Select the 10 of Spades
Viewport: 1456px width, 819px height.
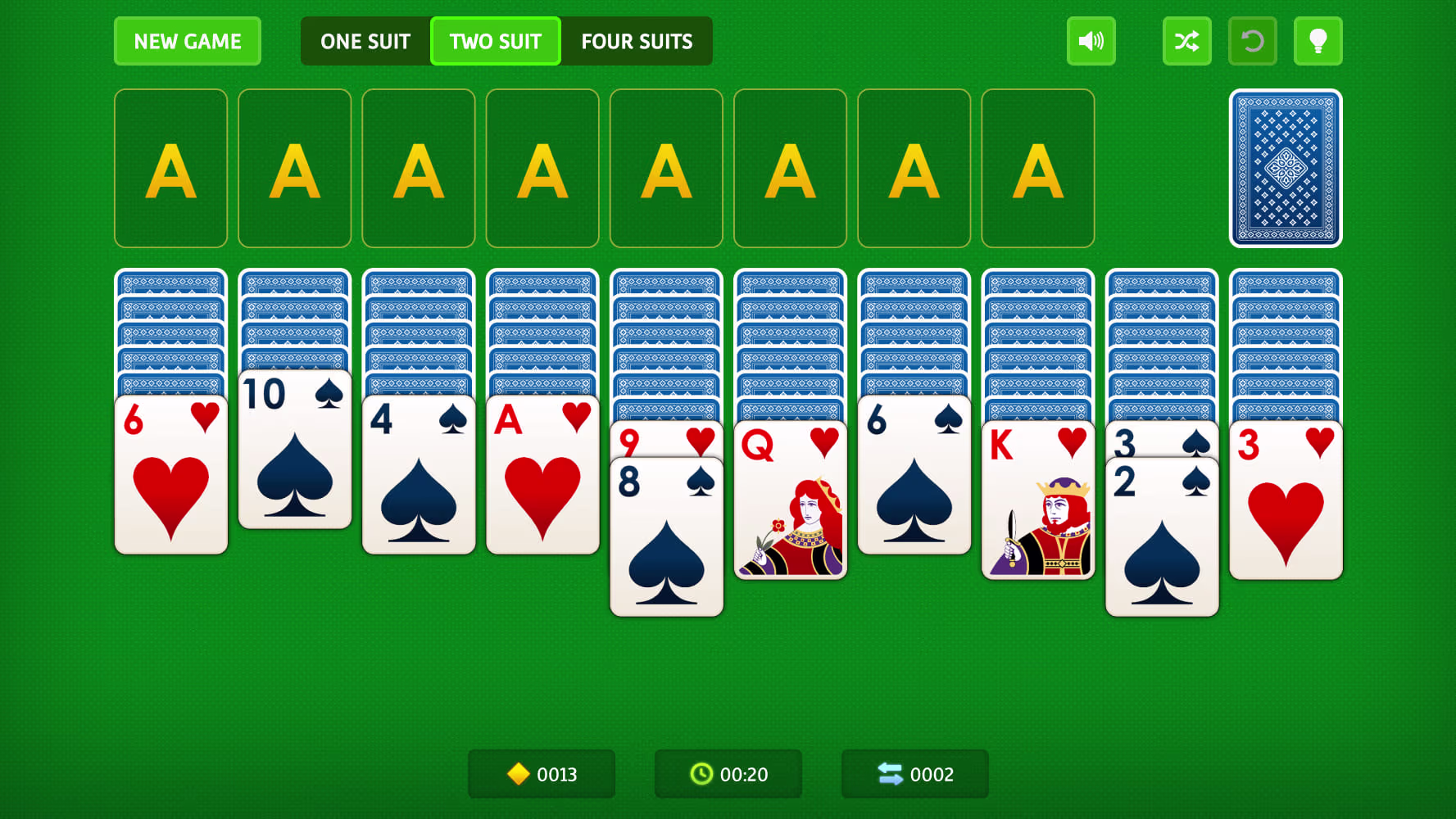(x=294, y=450)
